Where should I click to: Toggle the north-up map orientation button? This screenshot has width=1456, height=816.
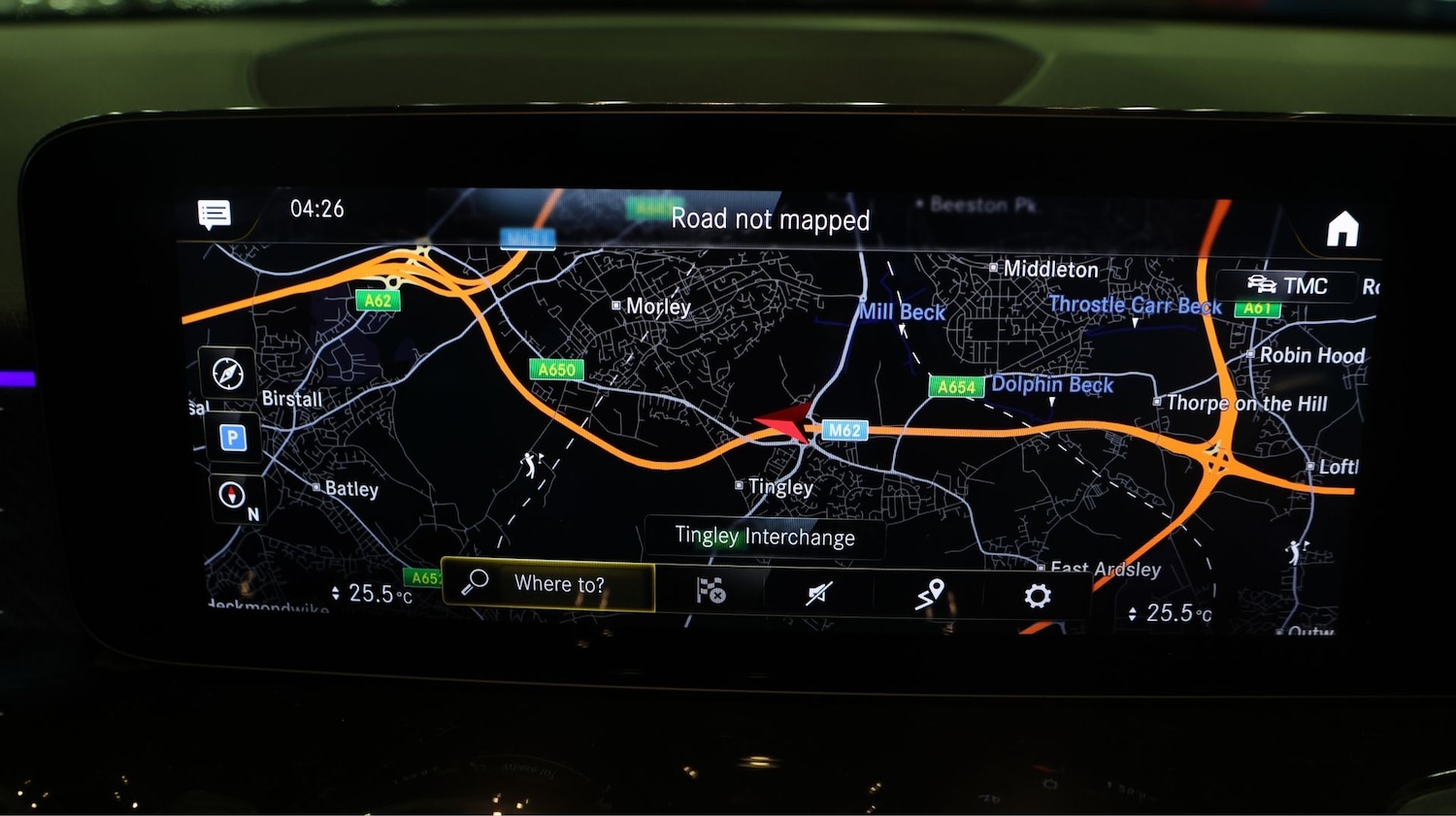coord(234,497)
